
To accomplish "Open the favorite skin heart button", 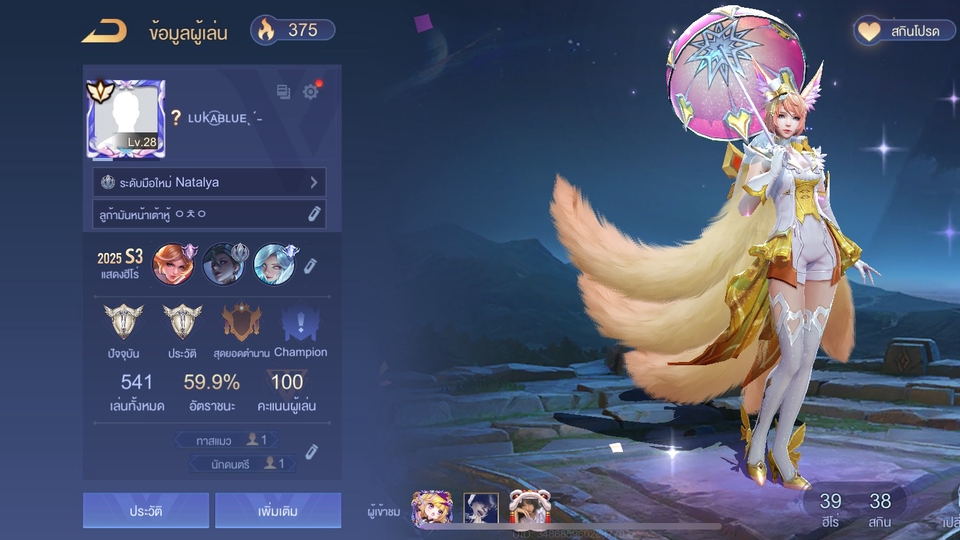I will (904, 31).
